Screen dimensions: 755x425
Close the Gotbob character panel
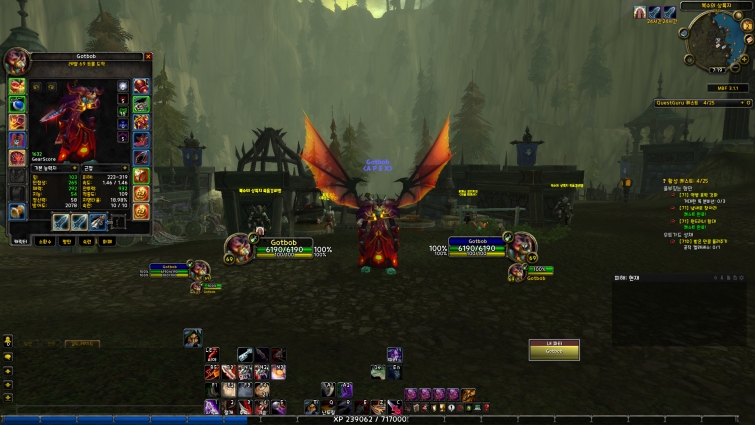coord(148,57)
